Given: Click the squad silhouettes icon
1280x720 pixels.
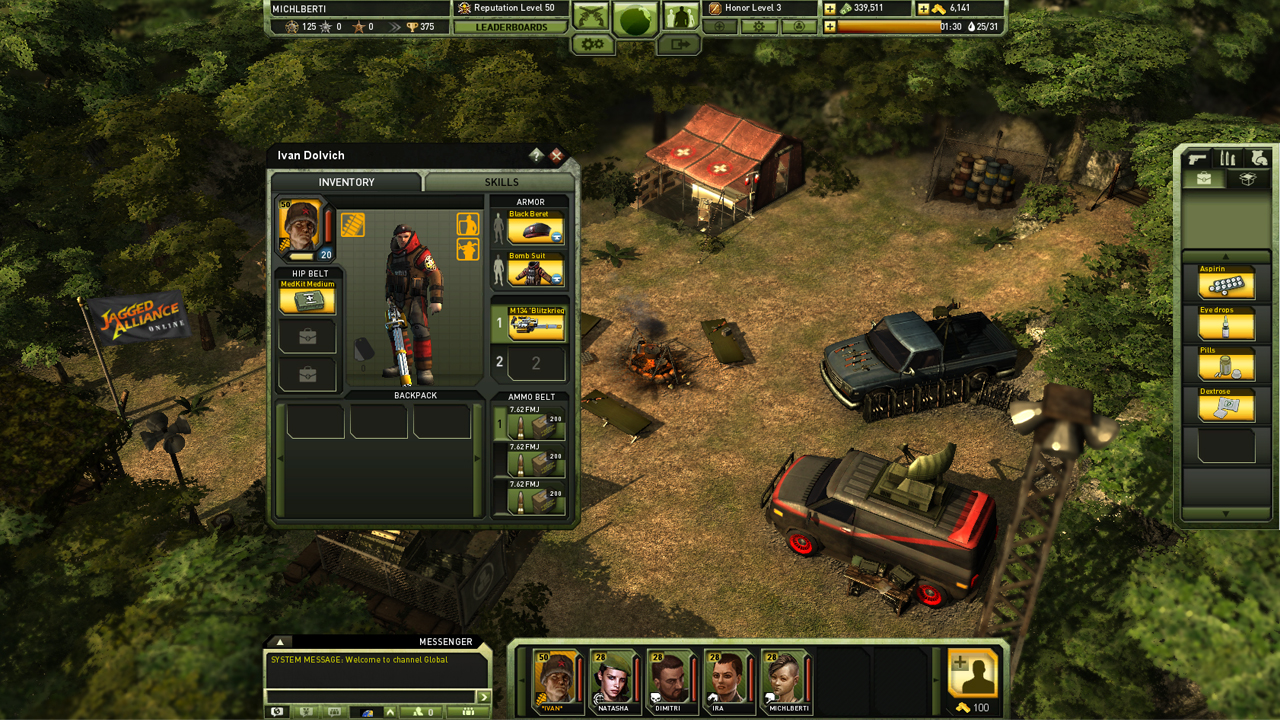Looking at the screenshot, I should [680, 17].
